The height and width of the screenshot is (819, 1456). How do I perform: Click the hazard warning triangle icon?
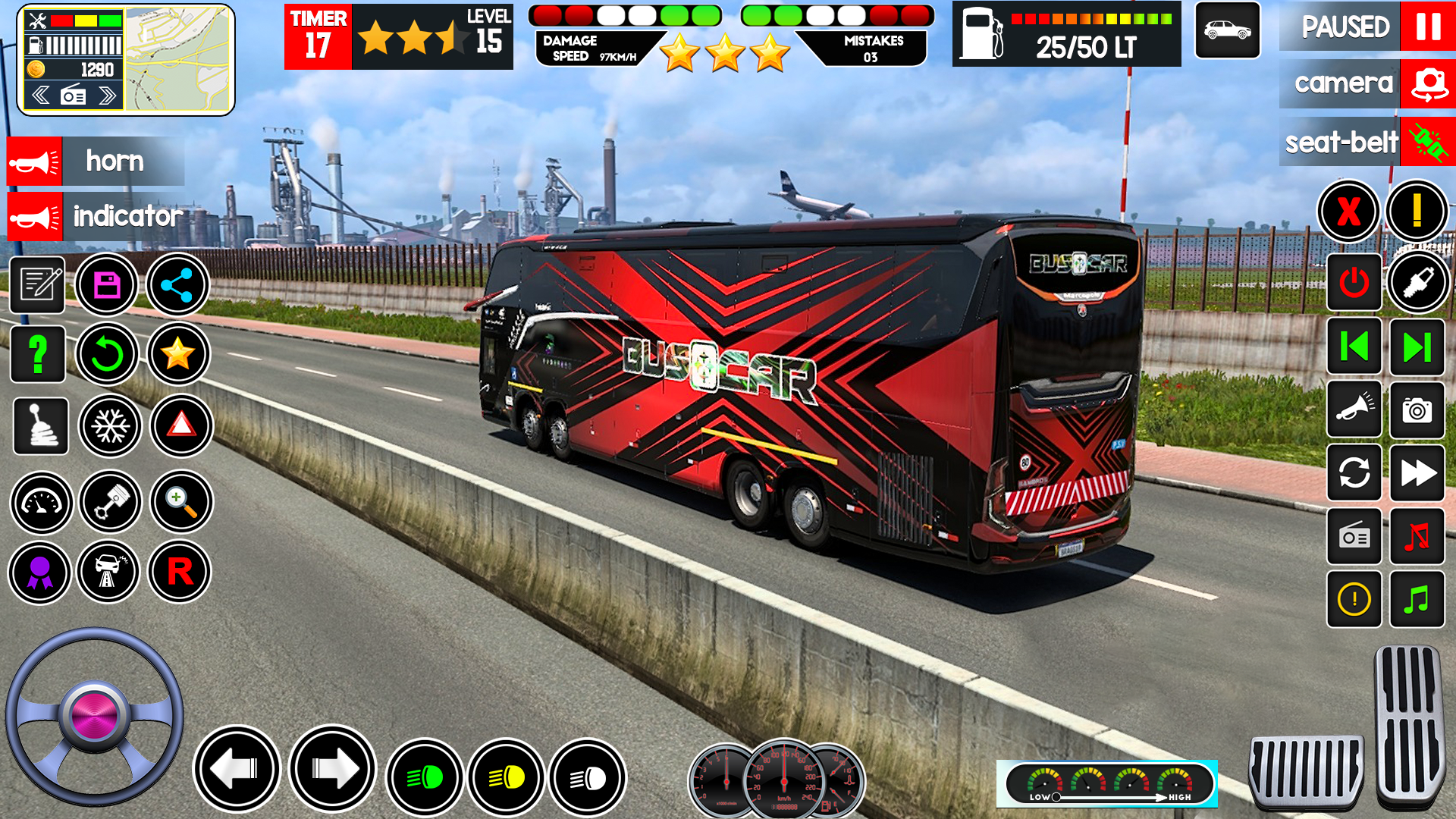click(179, 427)
